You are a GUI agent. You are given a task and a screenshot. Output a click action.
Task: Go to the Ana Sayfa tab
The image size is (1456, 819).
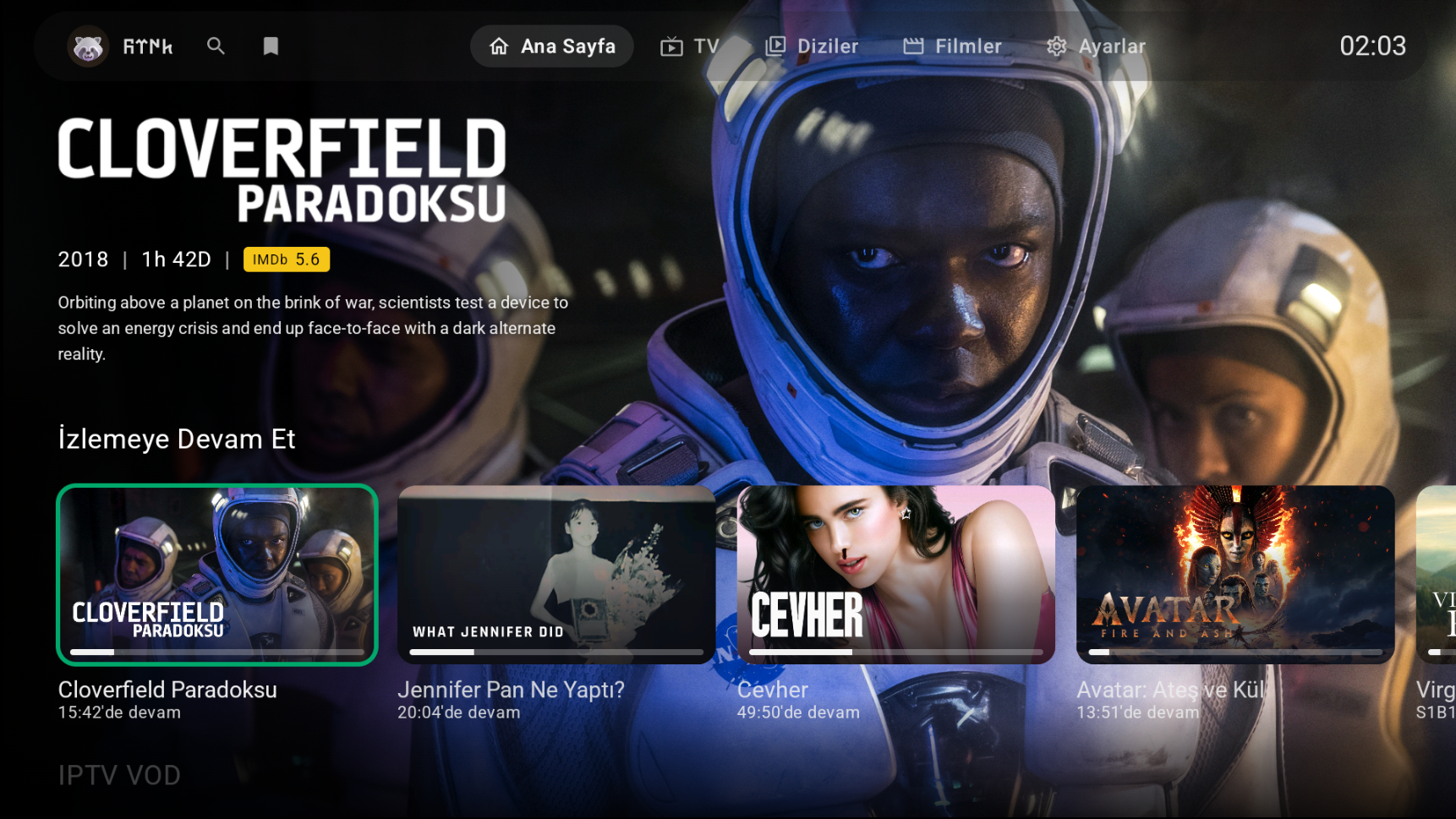(x=552, y=46)
